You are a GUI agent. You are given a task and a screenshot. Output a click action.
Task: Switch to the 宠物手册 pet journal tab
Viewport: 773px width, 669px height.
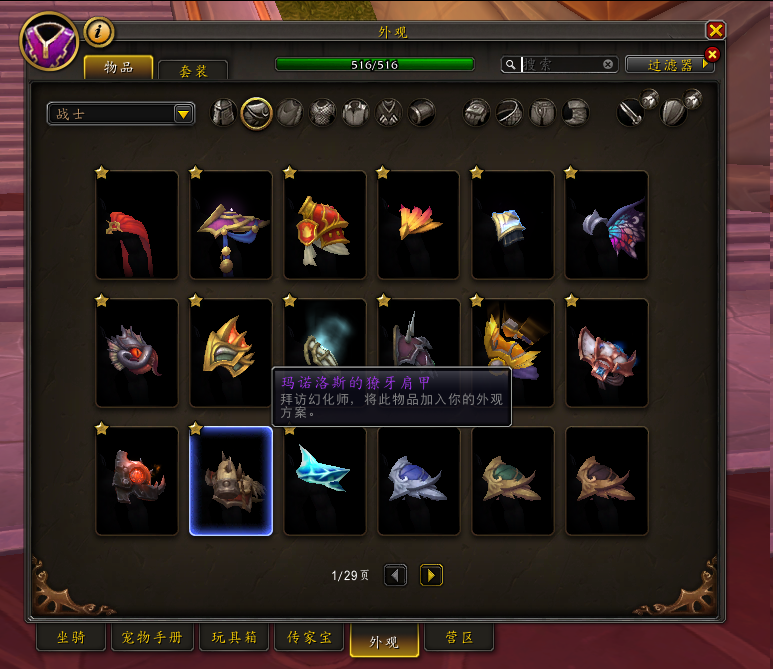152,638
